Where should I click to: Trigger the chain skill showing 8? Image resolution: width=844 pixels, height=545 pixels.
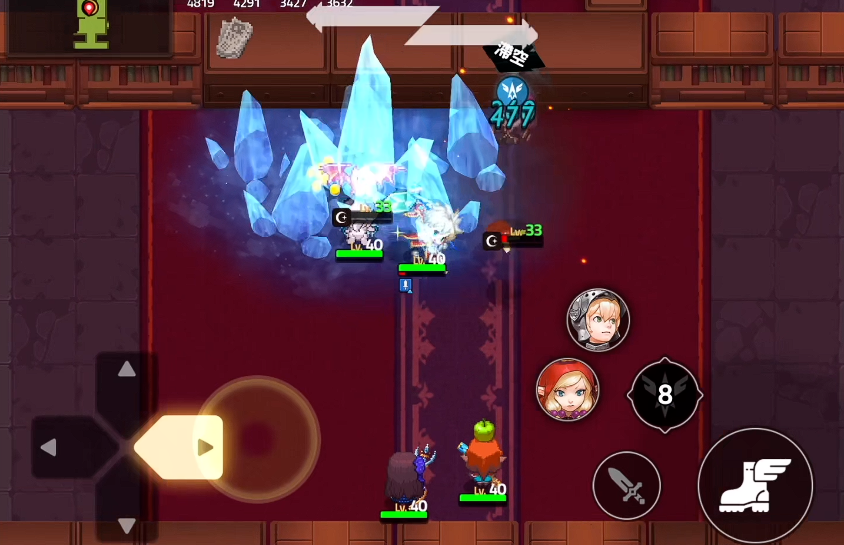(665, 395)
